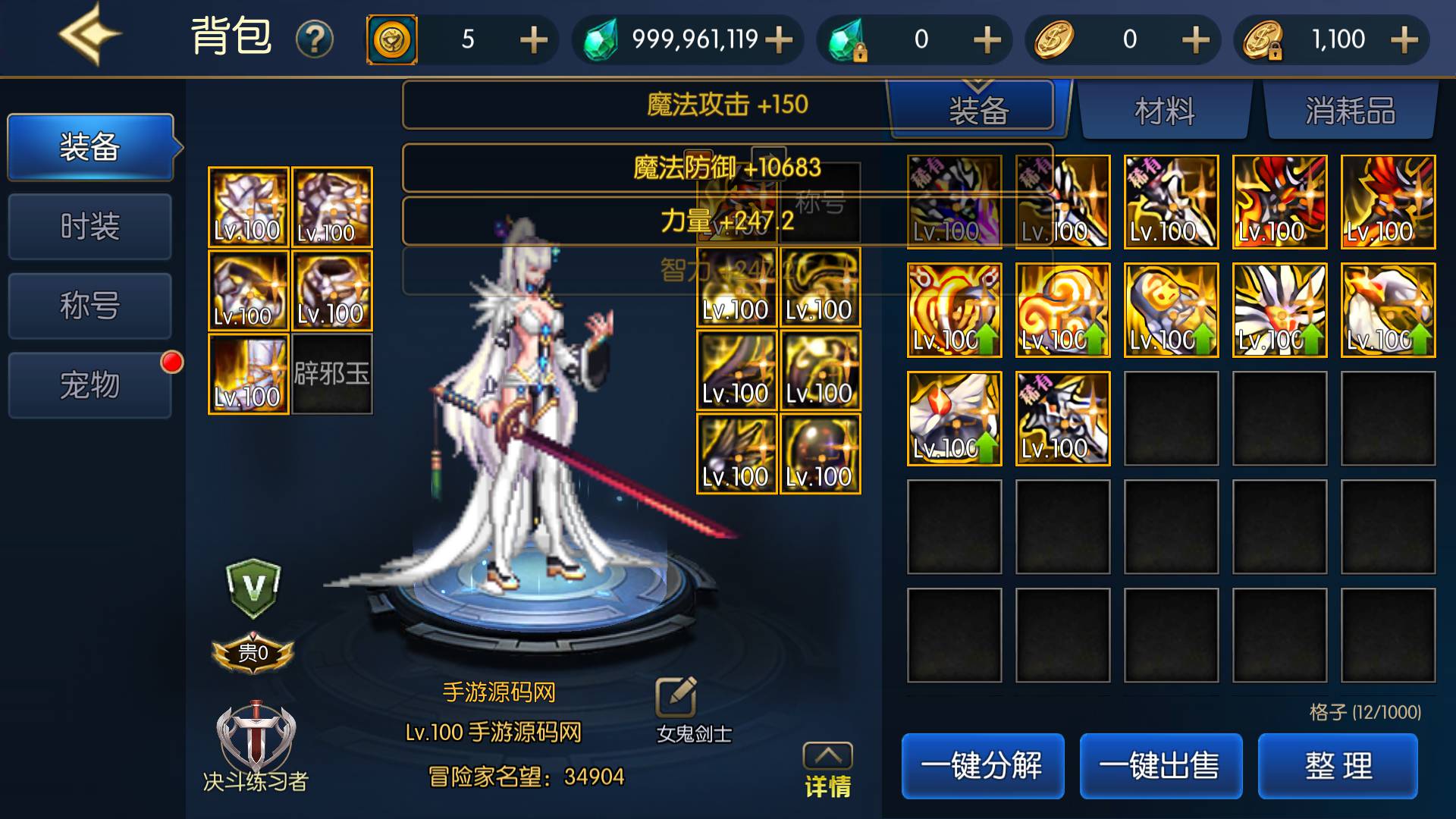Viewport: 1456px width, 819px height.
Task: Open the 称号 title tab
Action: point(90,306)
